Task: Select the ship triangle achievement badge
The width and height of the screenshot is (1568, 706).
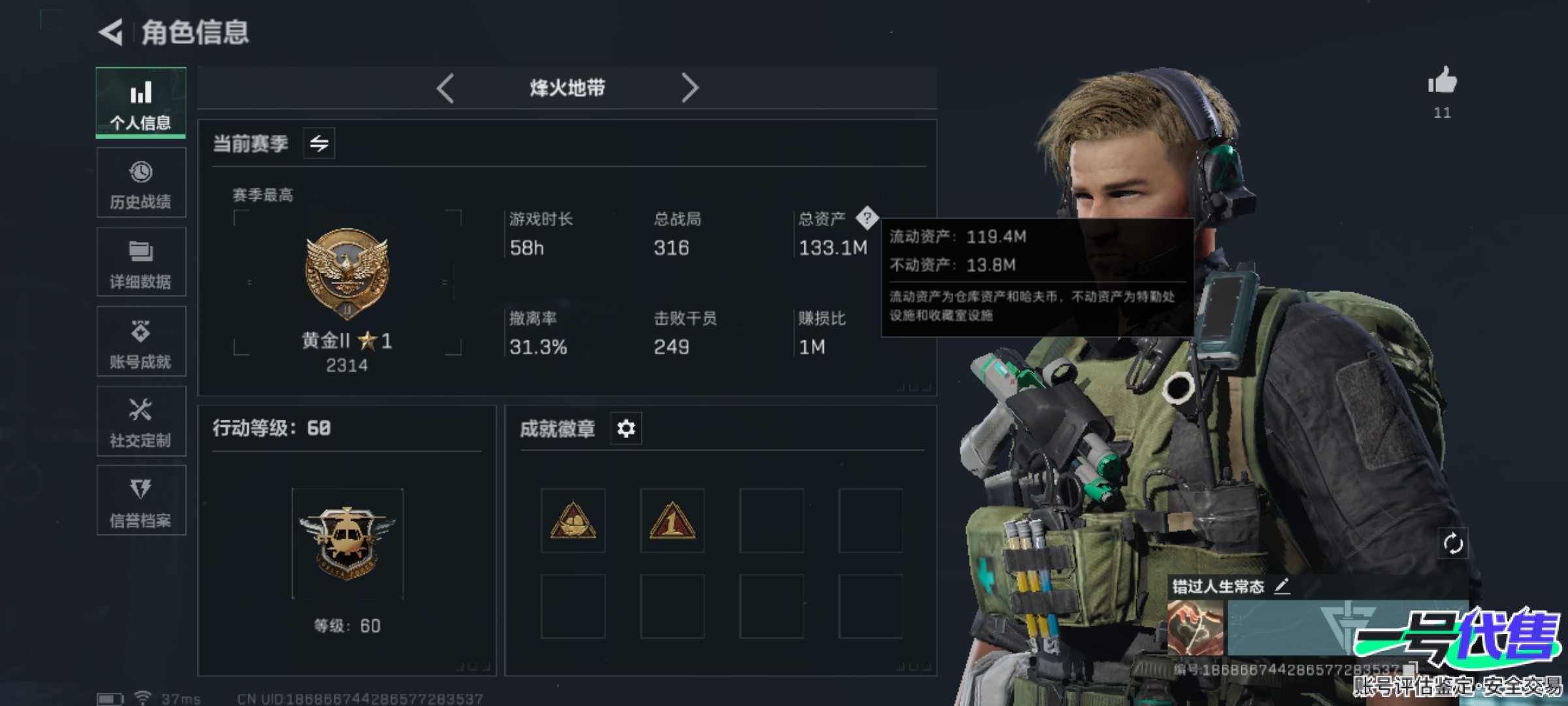Action: (x=573, y=521)
